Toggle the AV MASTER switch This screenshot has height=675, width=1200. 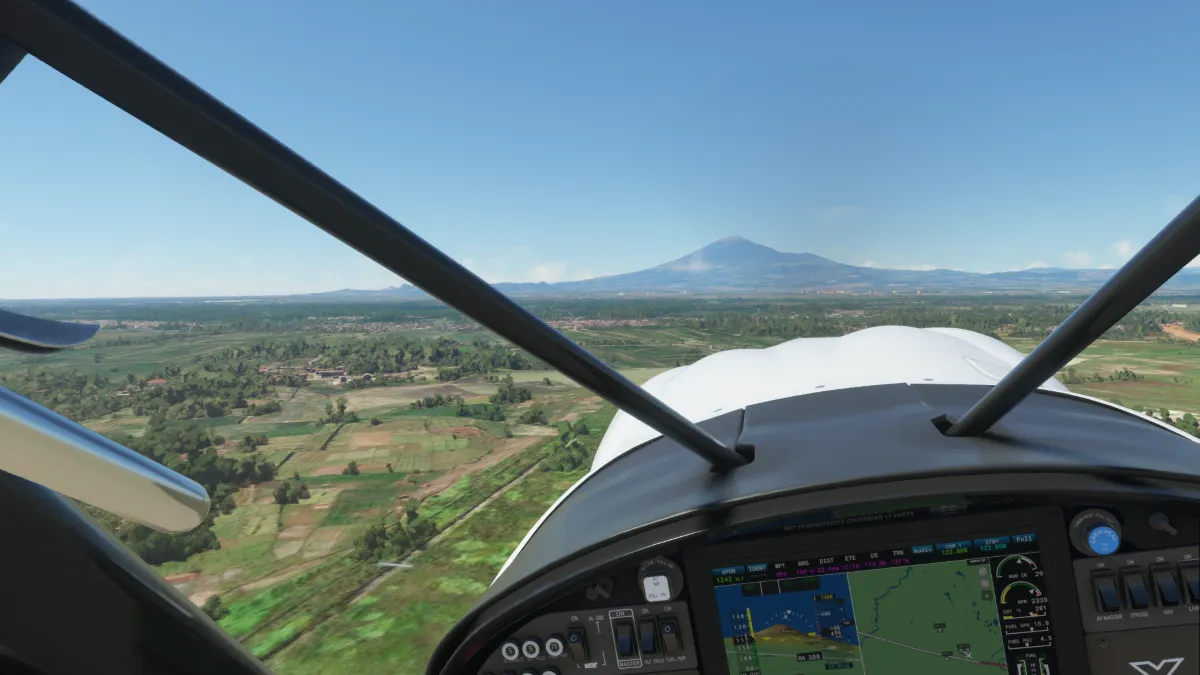coord(1105,591)
